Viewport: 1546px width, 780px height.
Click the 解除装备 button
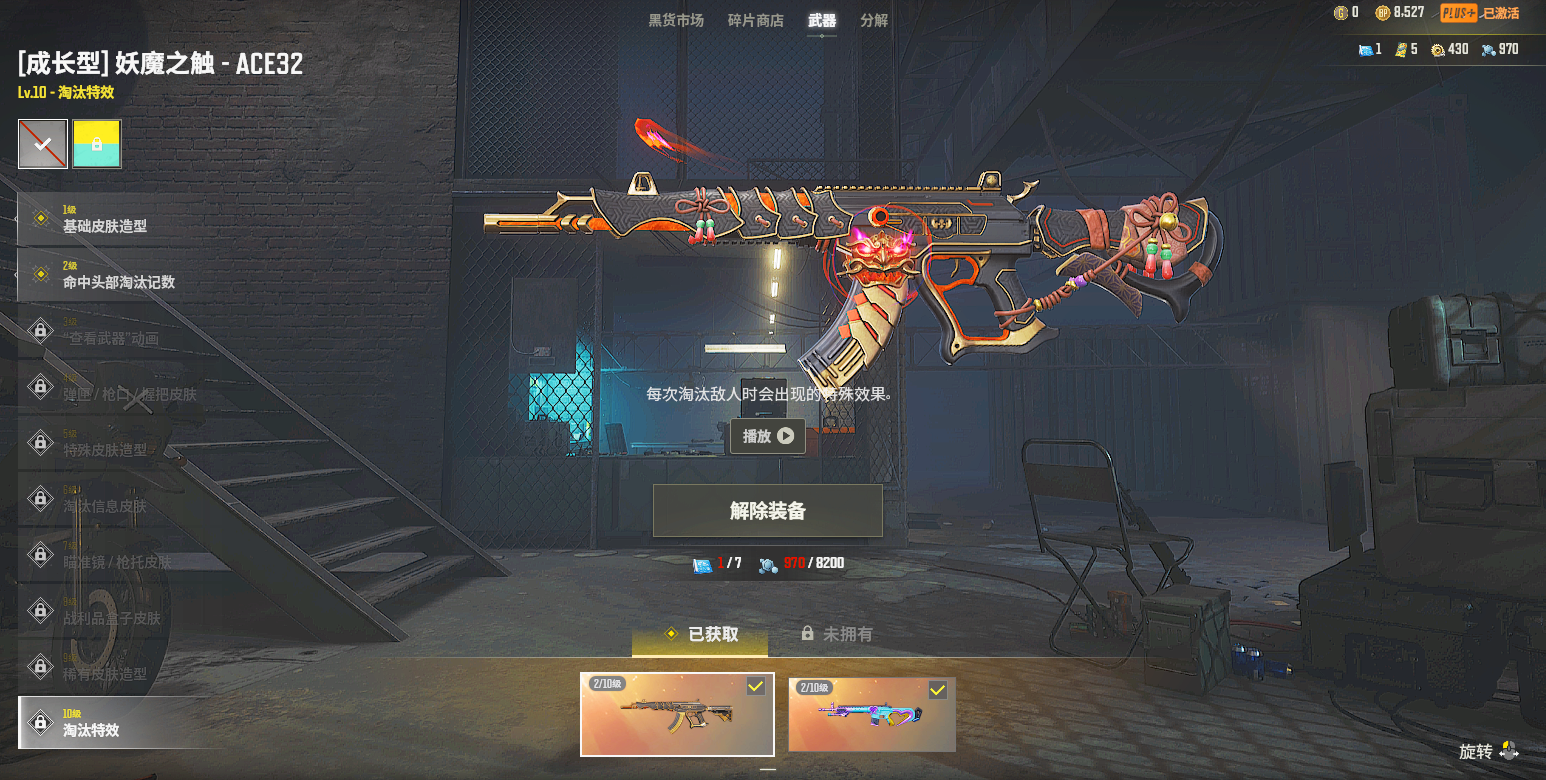pos(767,511)
